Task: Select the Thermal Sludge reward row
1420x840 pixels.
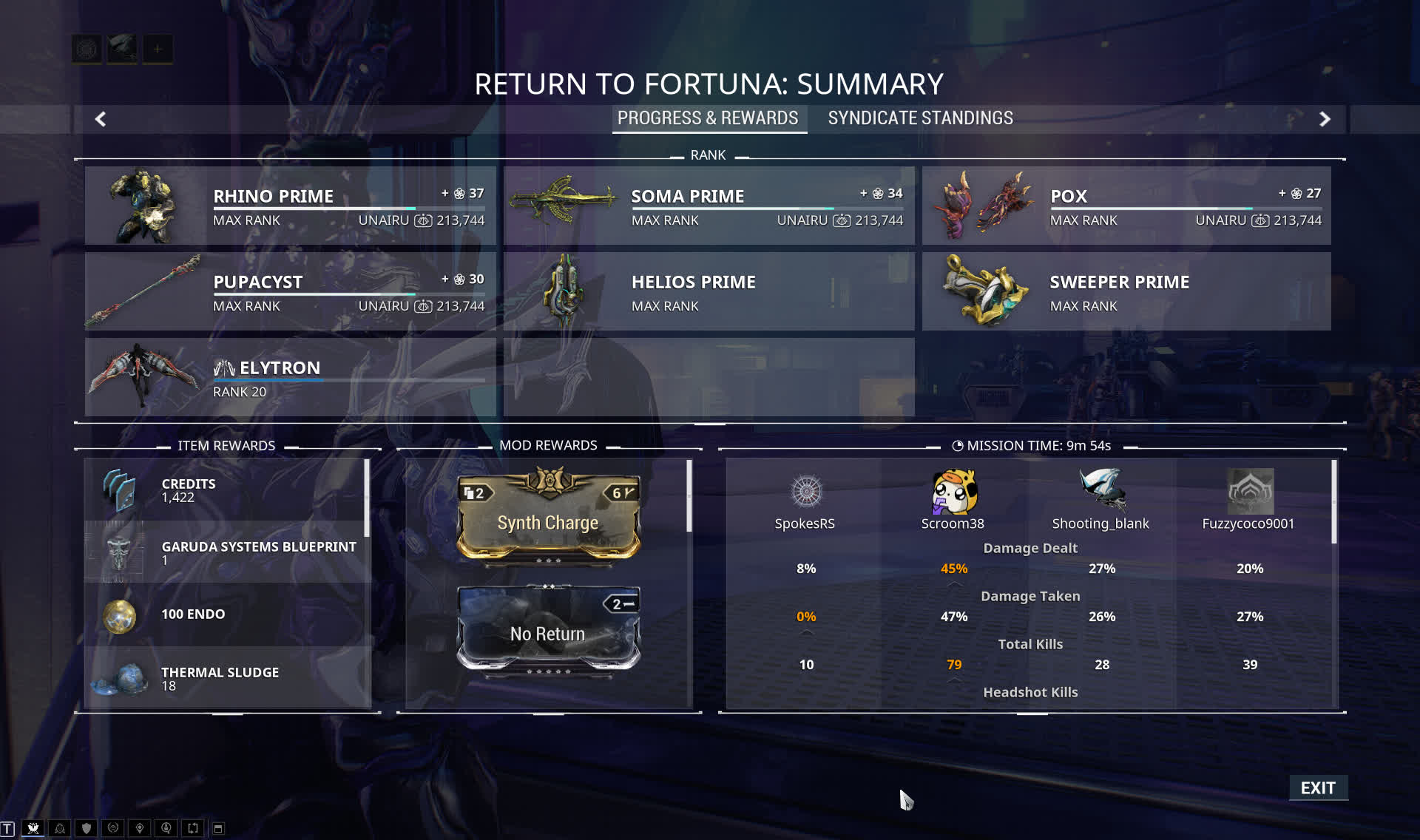Action: point(227,677)
